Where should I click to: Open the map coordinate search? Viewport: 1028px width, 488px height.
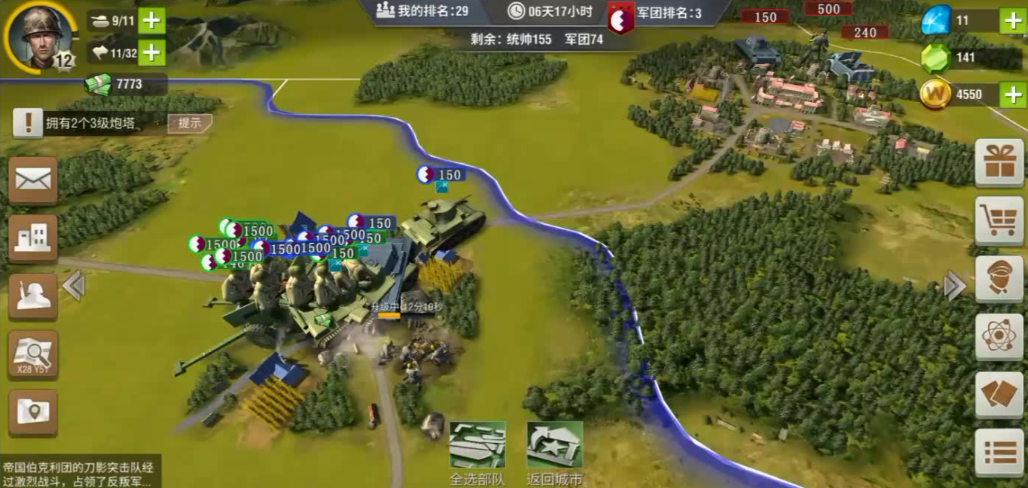(33, 354)
